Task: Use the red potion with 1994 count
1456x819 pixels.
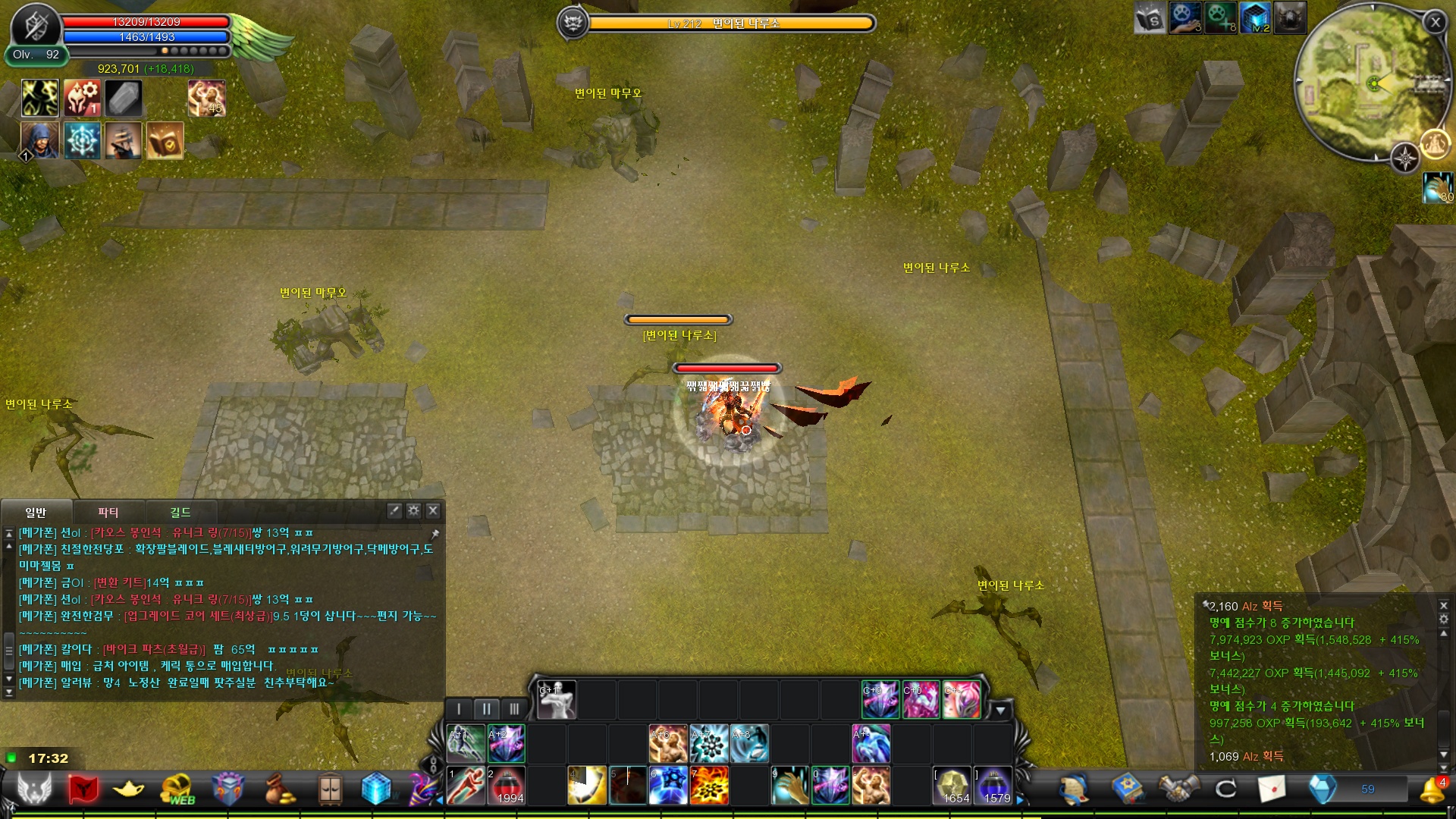Action: tap(507, 786)
